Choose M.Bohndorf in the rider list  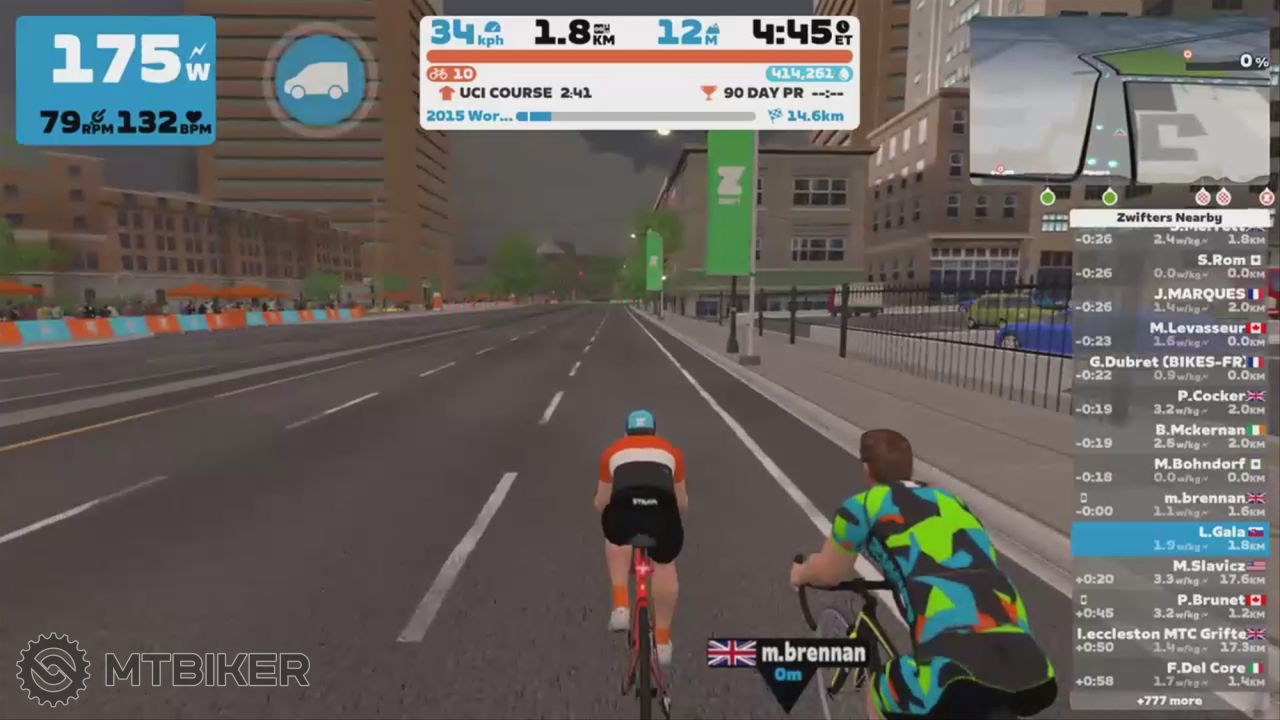[1170, 470]
